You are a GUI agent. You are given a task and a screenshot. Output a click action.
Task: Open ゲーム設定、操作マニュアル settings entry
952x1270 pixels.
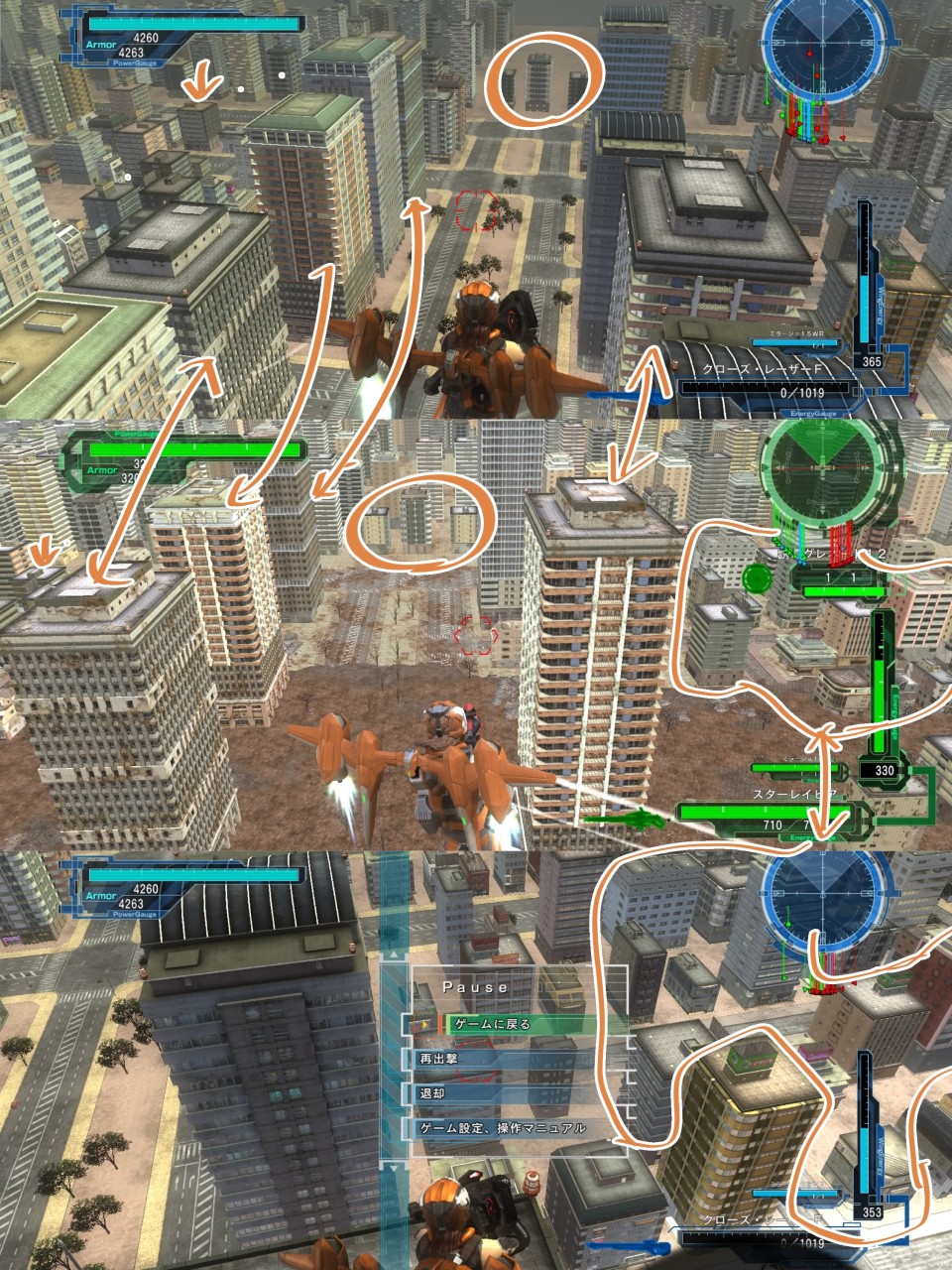click(x=516, y=1128)
